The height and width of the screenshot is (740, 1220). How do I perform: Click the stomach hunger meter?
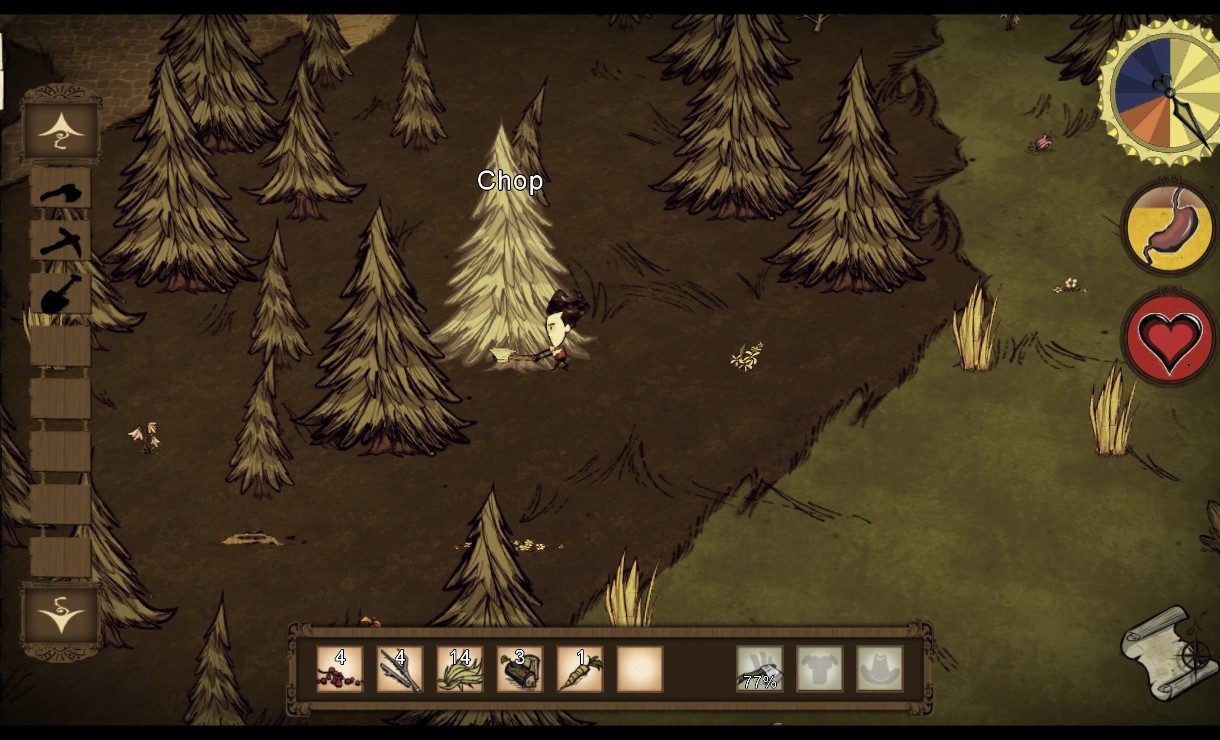pyautogui.click(x=1168, y=228)
